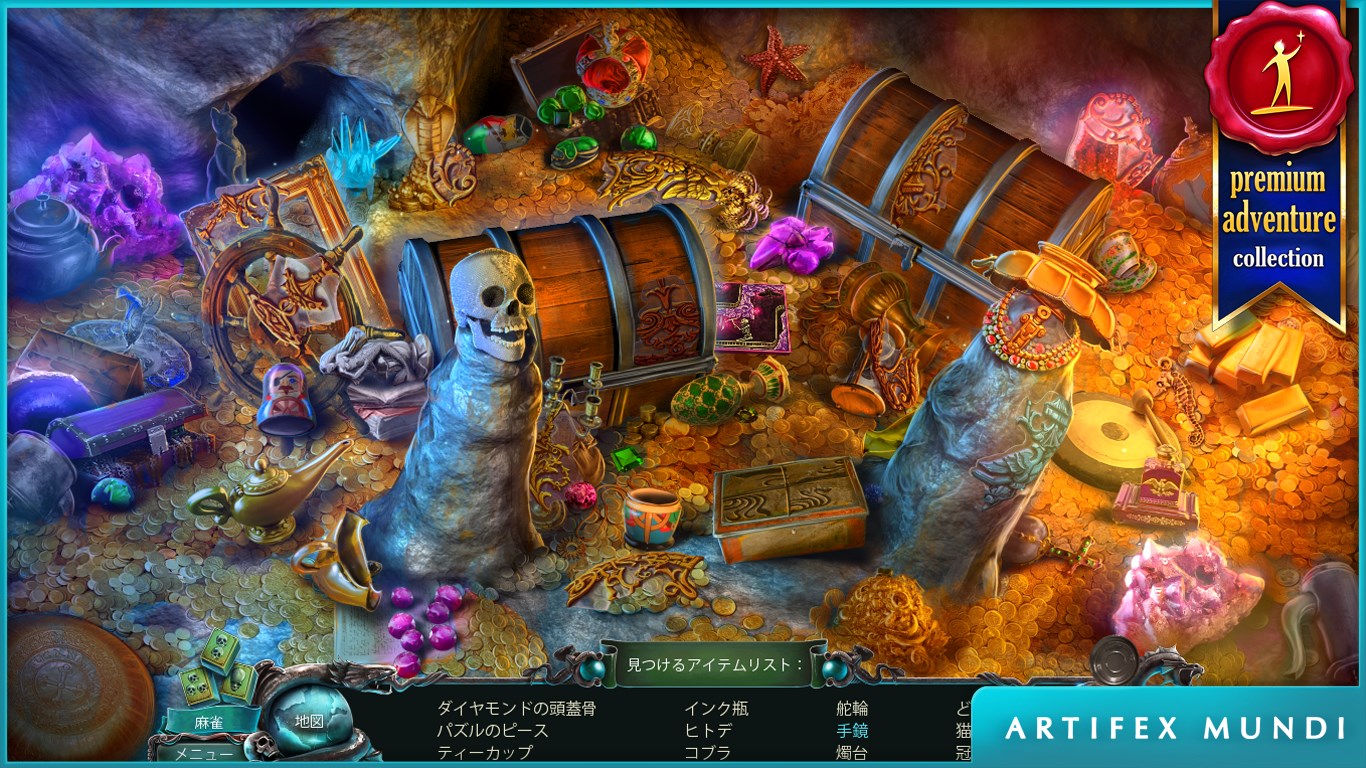
Task: Switch to the 麻雀 mahjong mode
Action: [208, 720]
